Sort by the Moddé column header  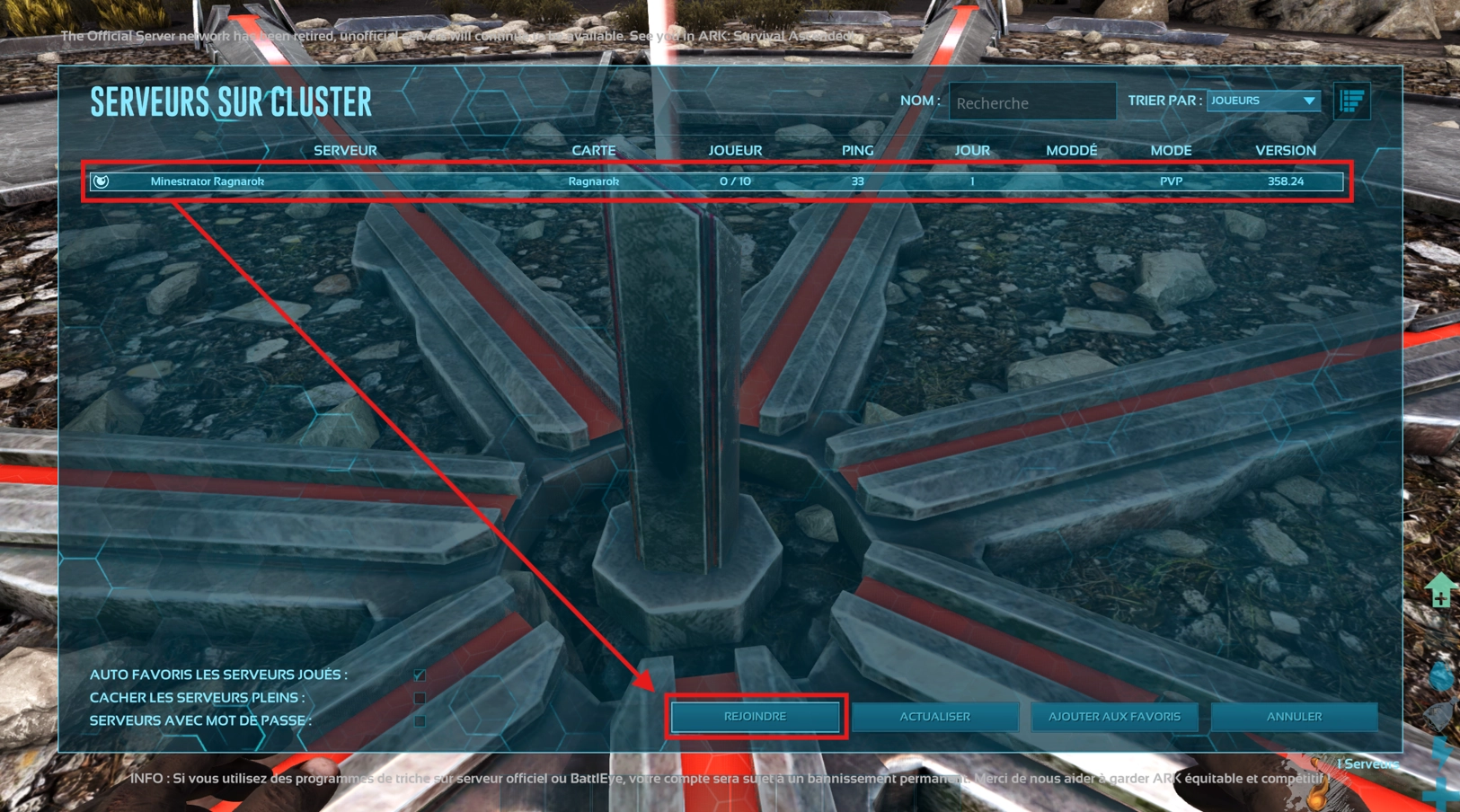[1071, 151]
